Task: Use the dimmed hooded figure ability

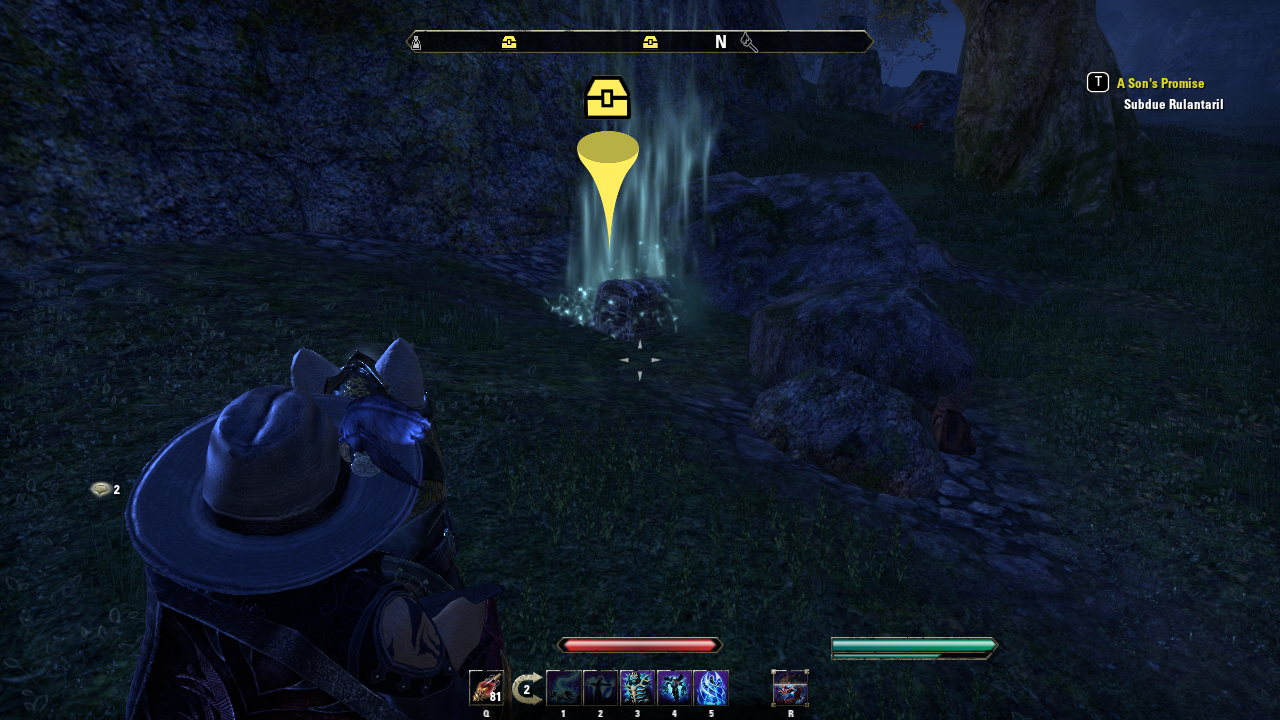Action: (601, 688)
